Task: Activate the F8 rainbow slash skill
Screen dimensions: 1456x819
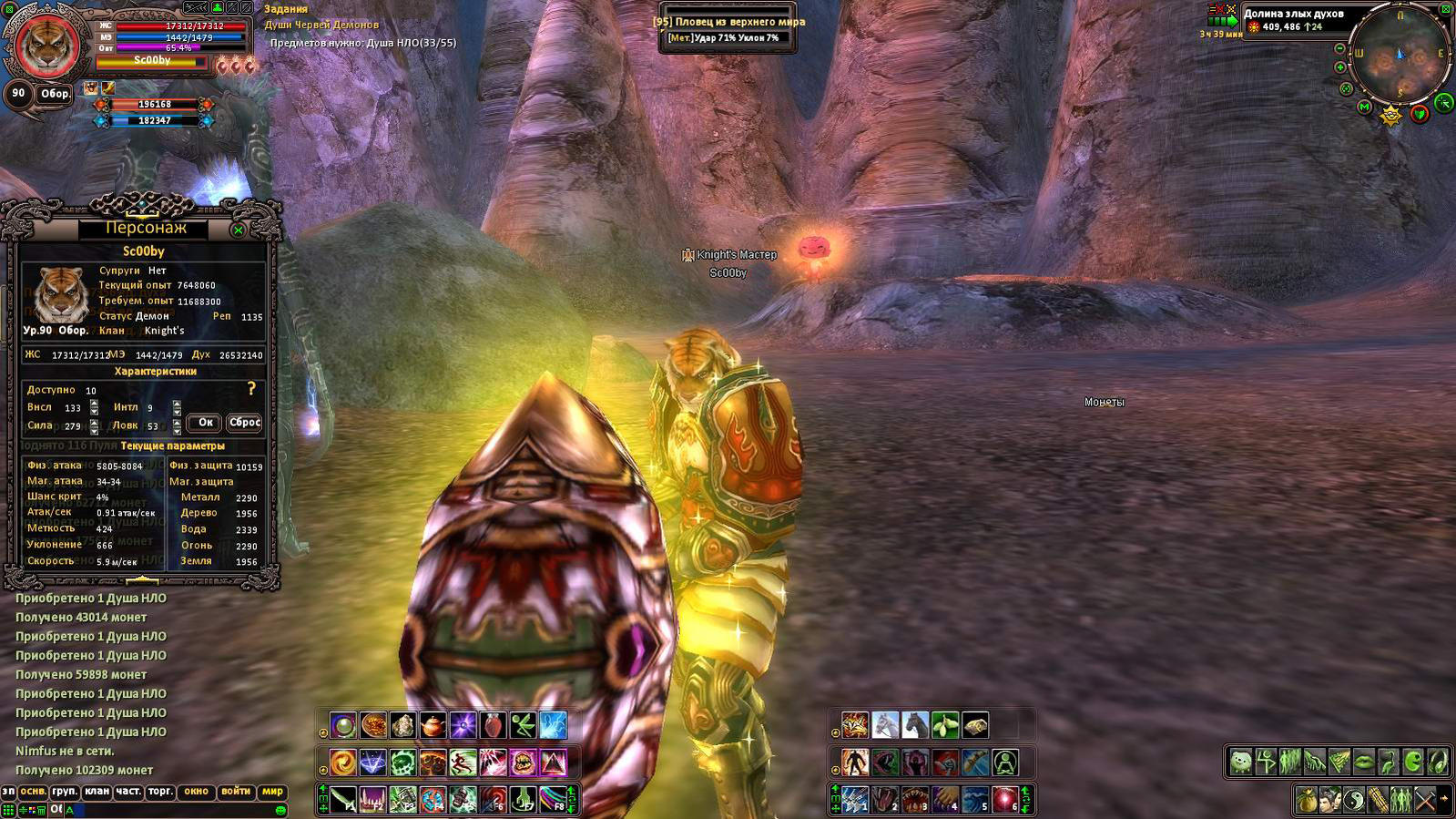Action: pyautogui.click(x=553, y=800)
